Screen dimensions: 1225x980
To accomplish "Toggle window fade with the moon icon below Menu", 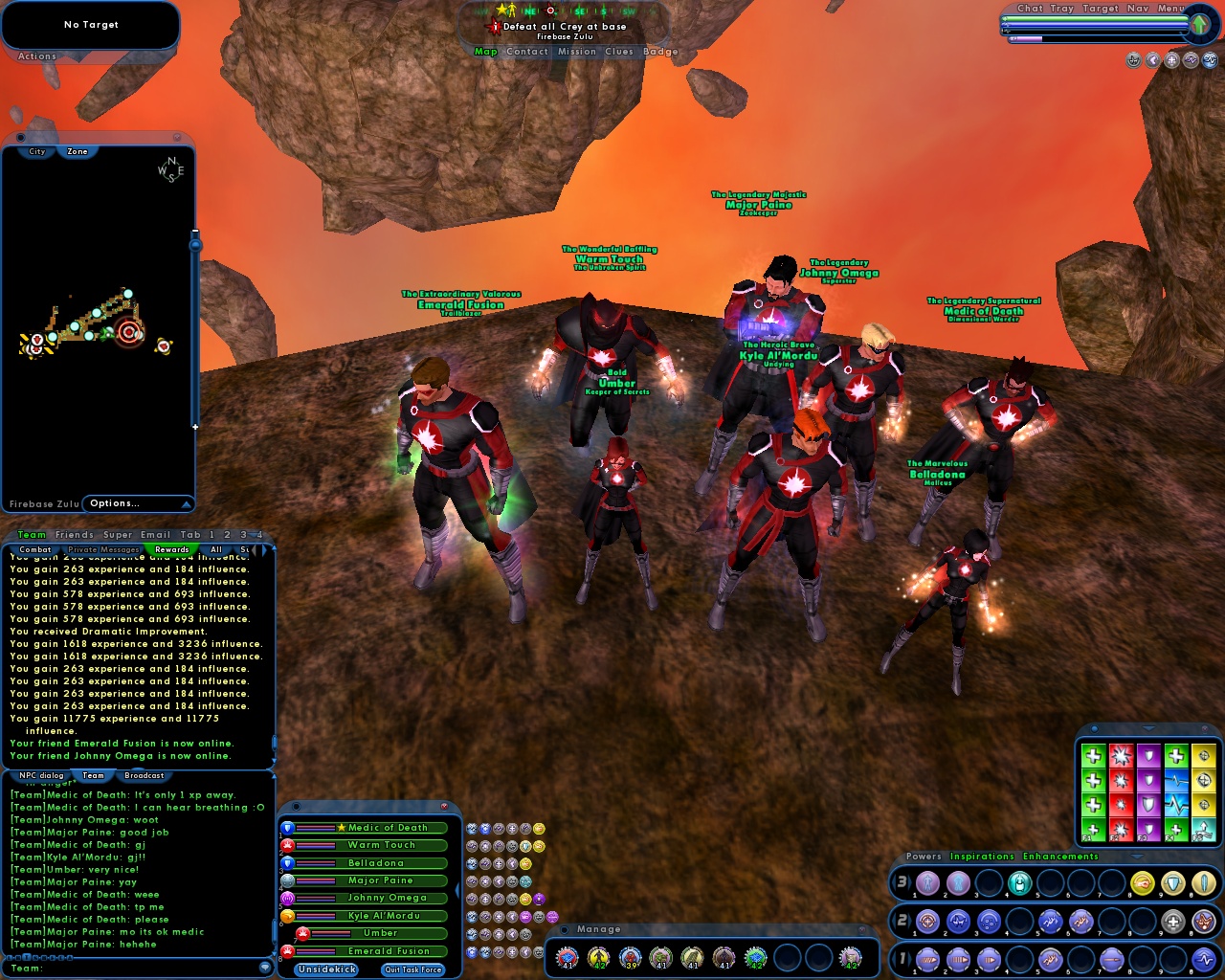I will tap(1152, 60).
